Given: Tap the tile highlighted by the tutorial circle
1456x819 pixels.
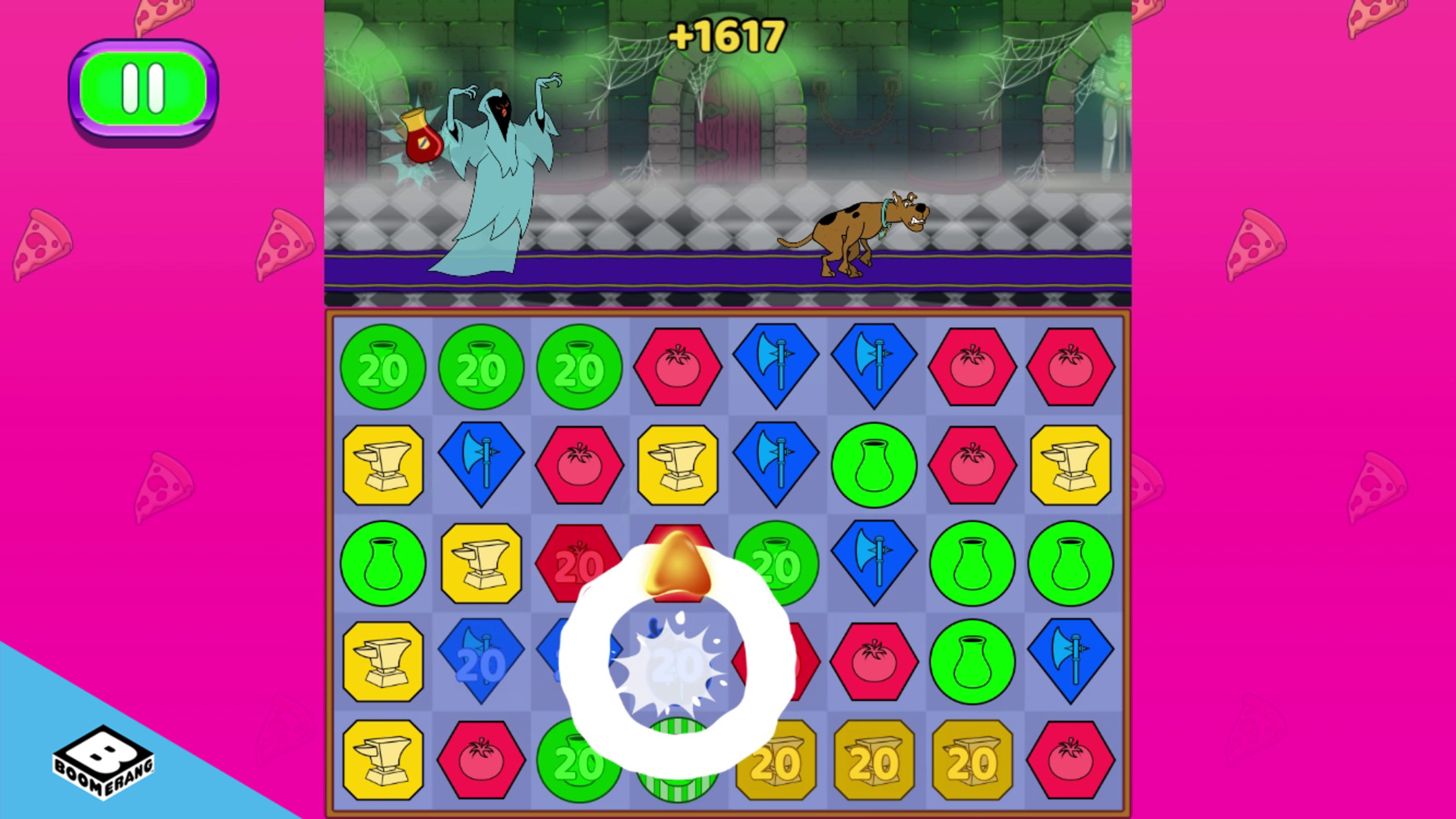Looking at the screenshot, I should click(x=677, y=661).
